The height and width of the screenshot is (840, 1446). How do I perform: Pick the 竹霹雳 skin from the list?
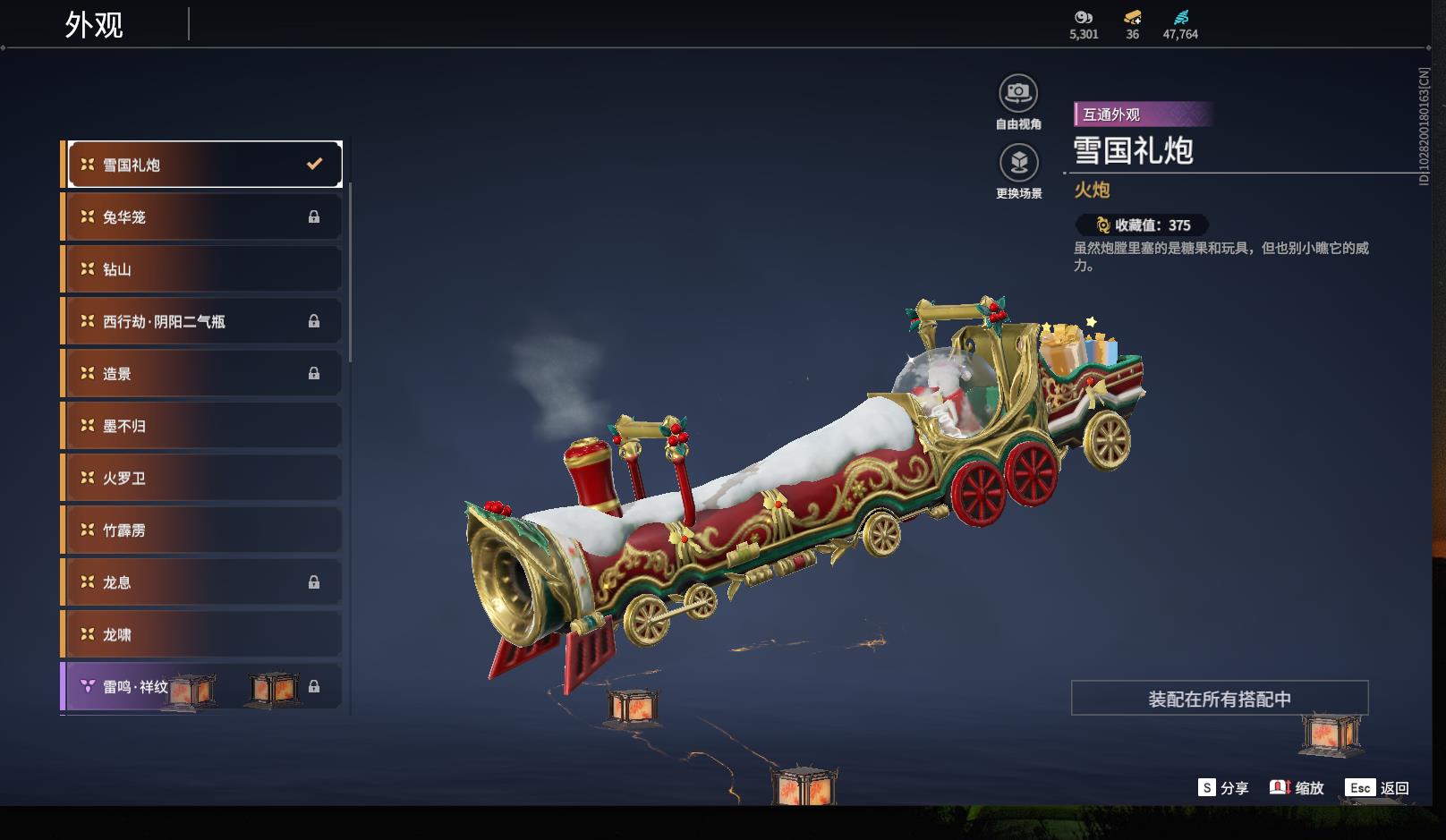point(204,530)
